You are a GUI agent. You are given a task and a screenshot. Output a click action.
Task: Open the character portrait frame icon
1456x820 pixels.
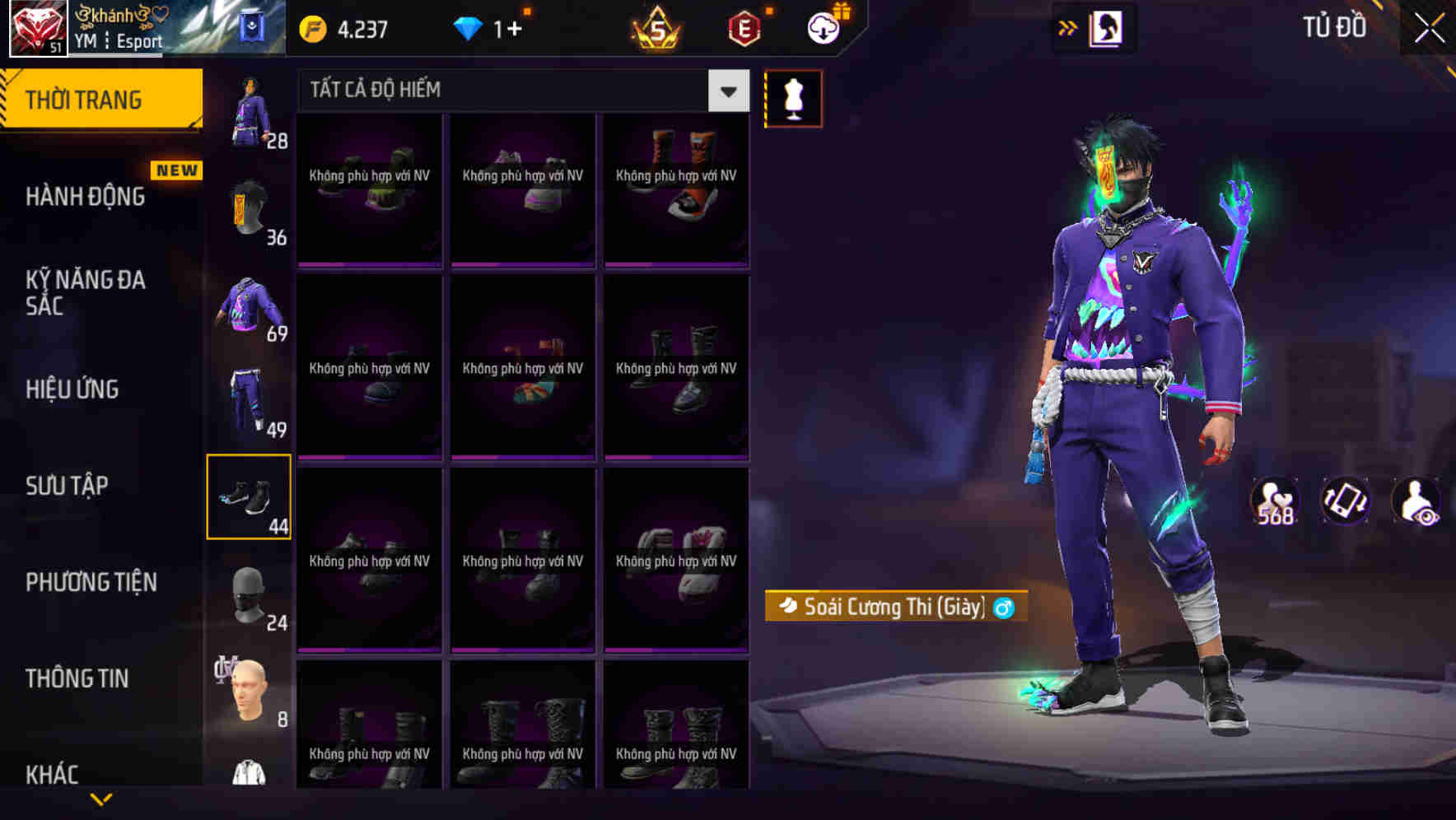1104,27
